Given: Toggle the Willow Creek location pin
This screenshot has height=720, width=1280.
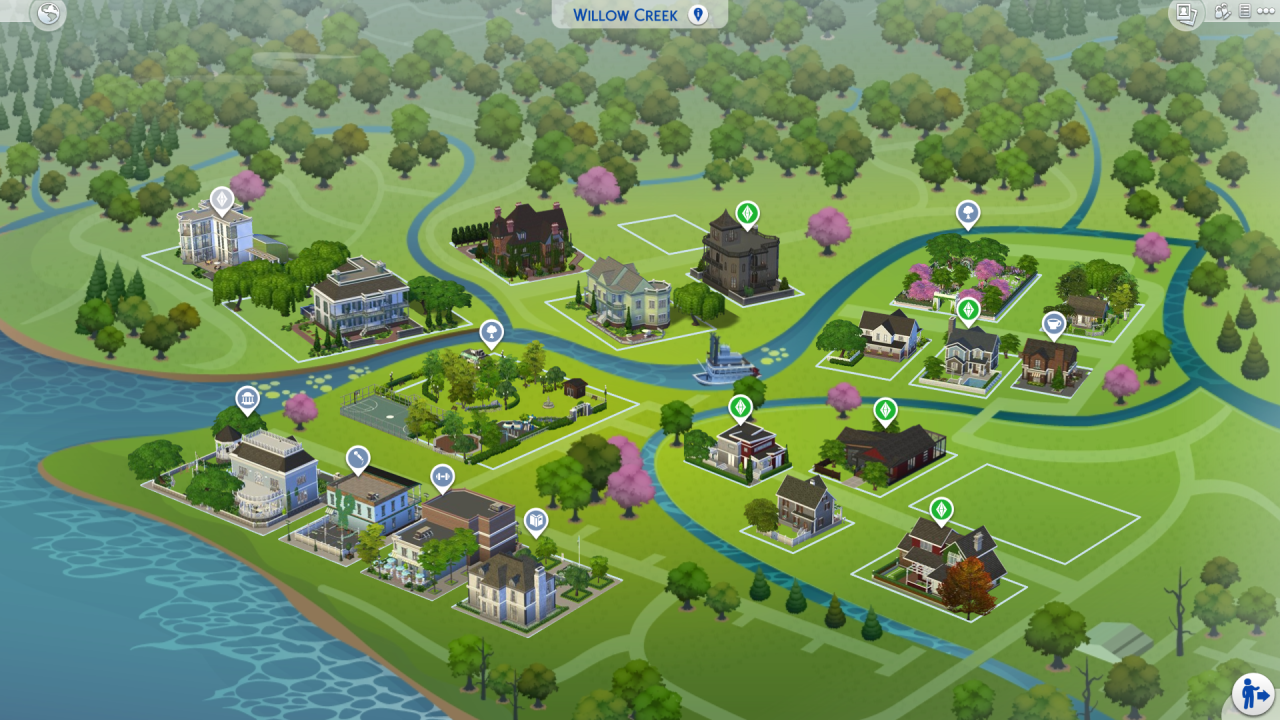Looking at the screenshot, I should click(x=698, y=14).
